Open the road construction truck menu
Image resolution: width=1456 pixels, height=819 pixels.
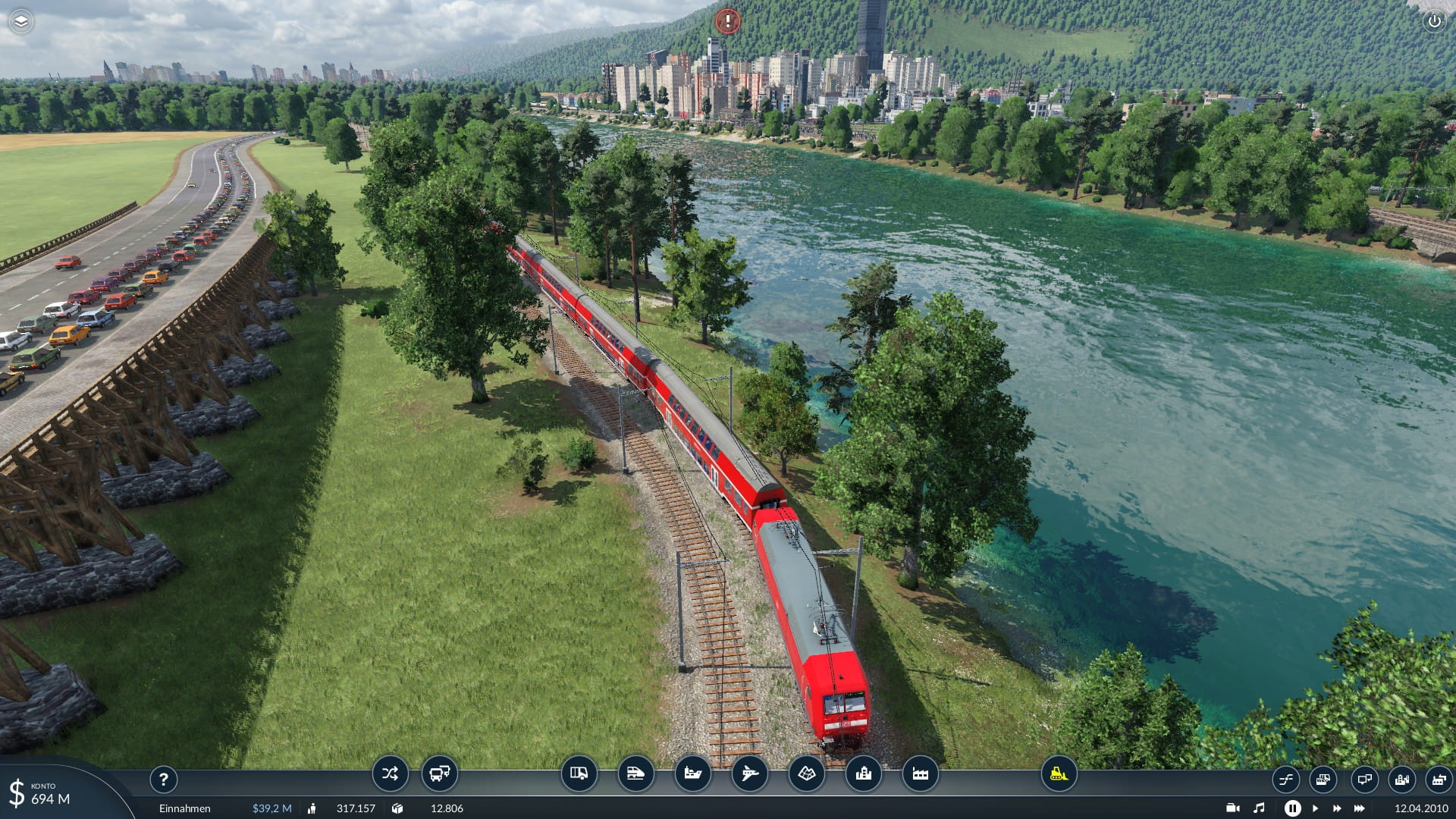tap(579, 773)
